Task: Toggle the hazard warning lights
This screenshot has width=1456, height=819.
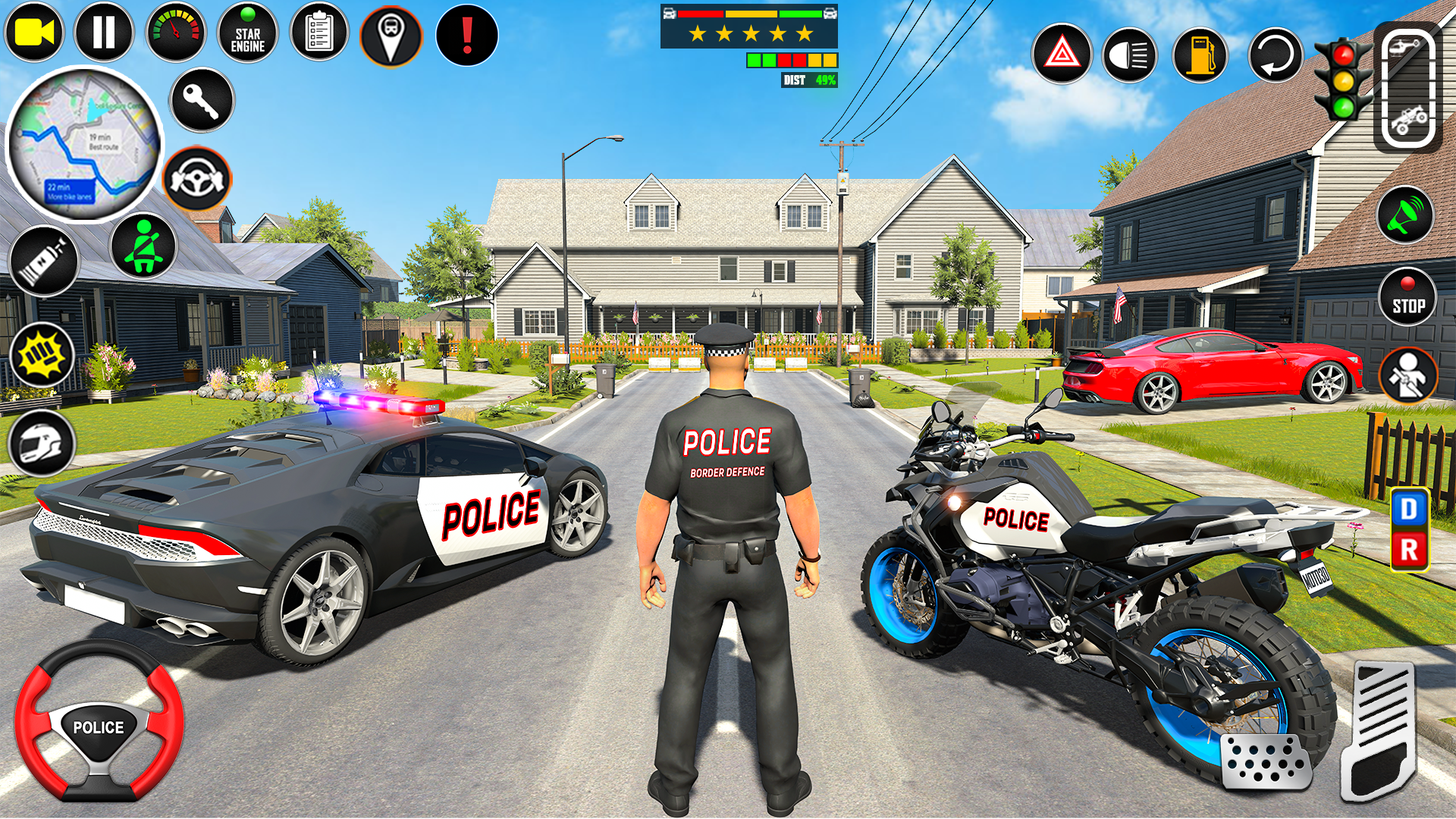Action: coord(1062,53)
